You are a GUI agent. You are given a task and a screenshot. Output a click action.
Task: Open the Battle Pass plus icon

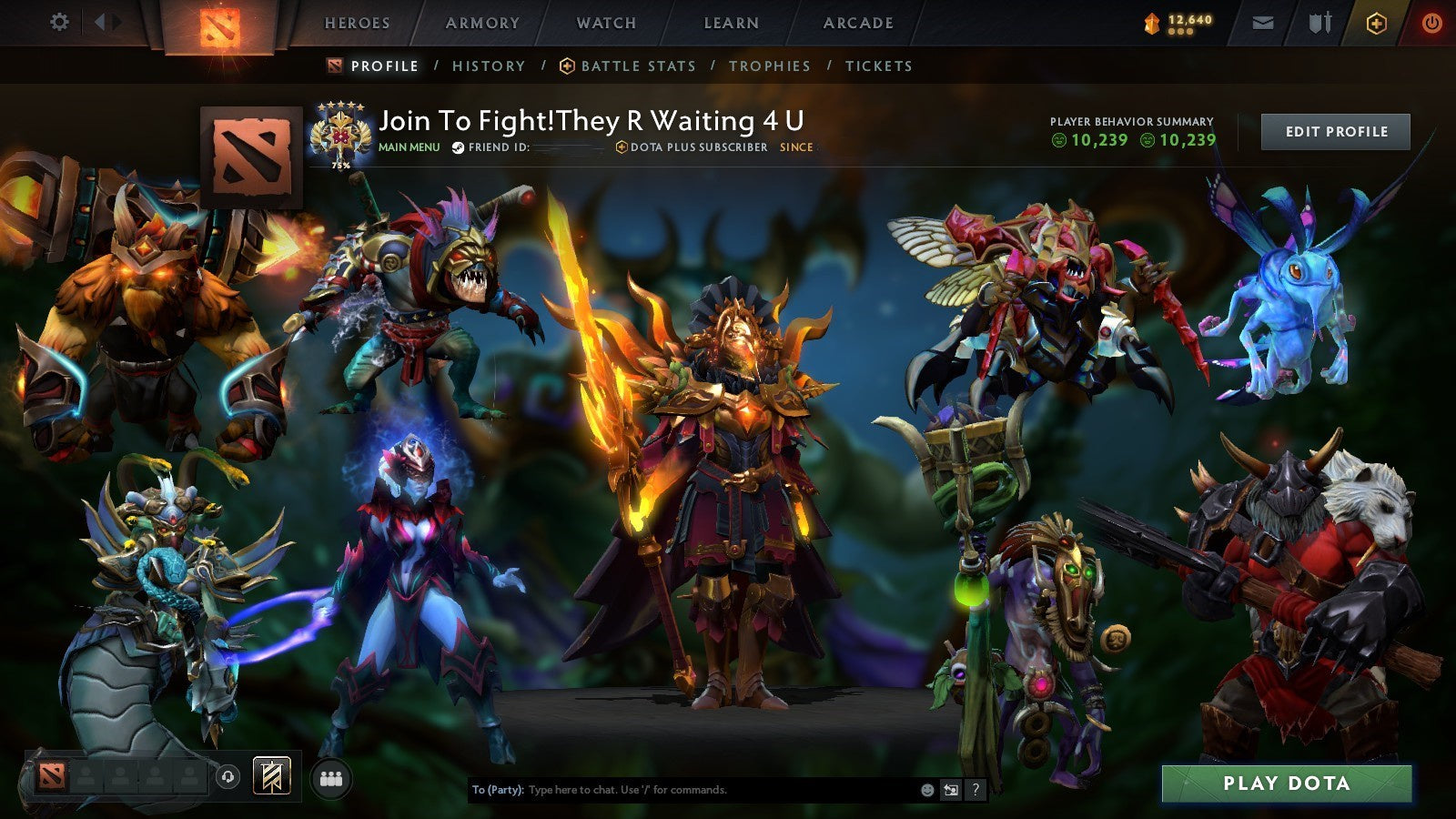(x=1378, y=23)
